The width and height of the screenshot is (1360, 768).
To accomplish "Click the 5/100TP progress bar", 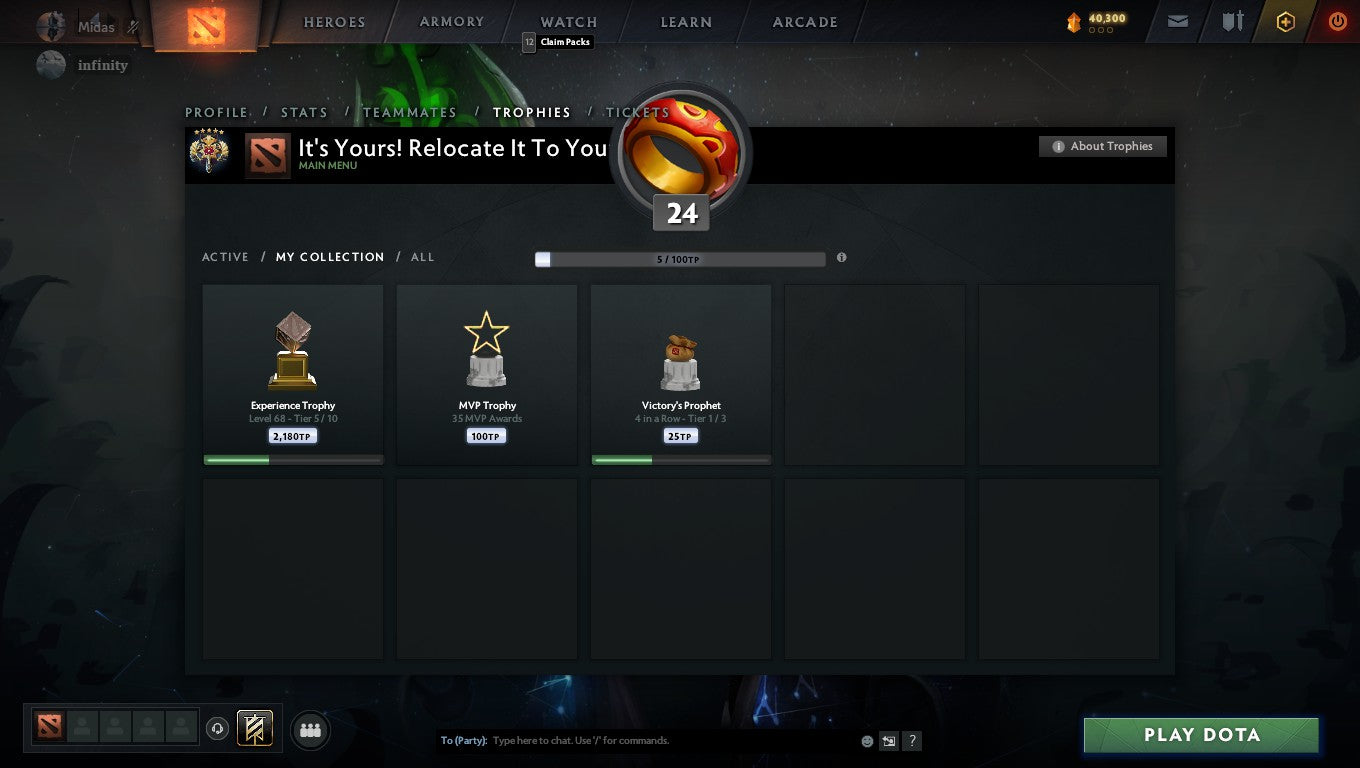I will tap(680, 258).
